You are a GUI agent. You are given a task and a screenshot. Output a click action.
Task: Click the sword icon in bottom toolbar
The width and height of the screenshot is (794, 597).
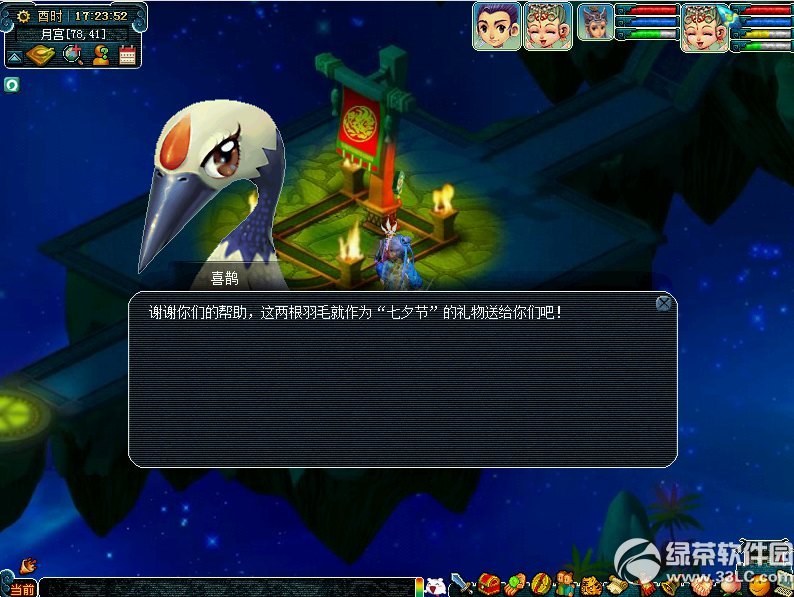[x=461, y=583]
